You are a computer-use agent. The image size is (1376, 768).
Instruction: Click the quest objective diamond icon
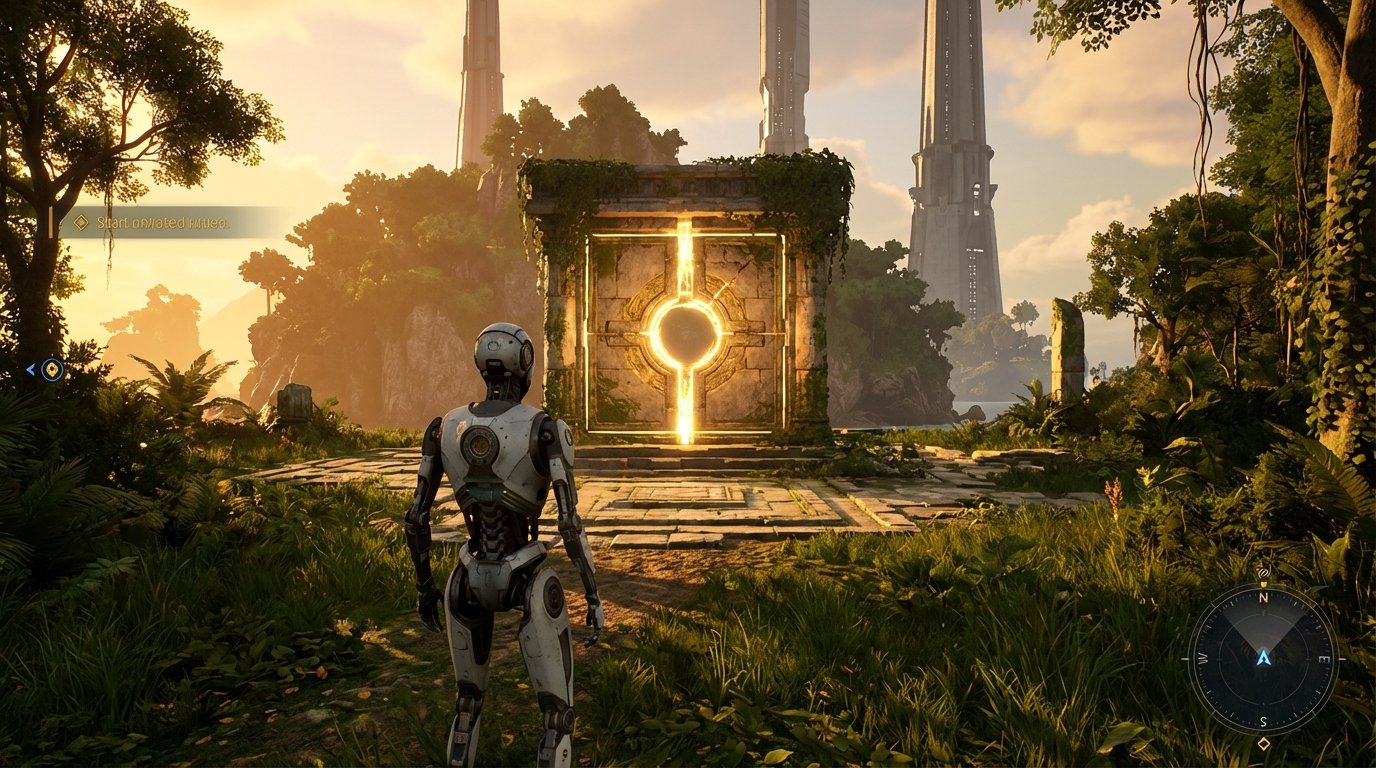coord(81,222)
